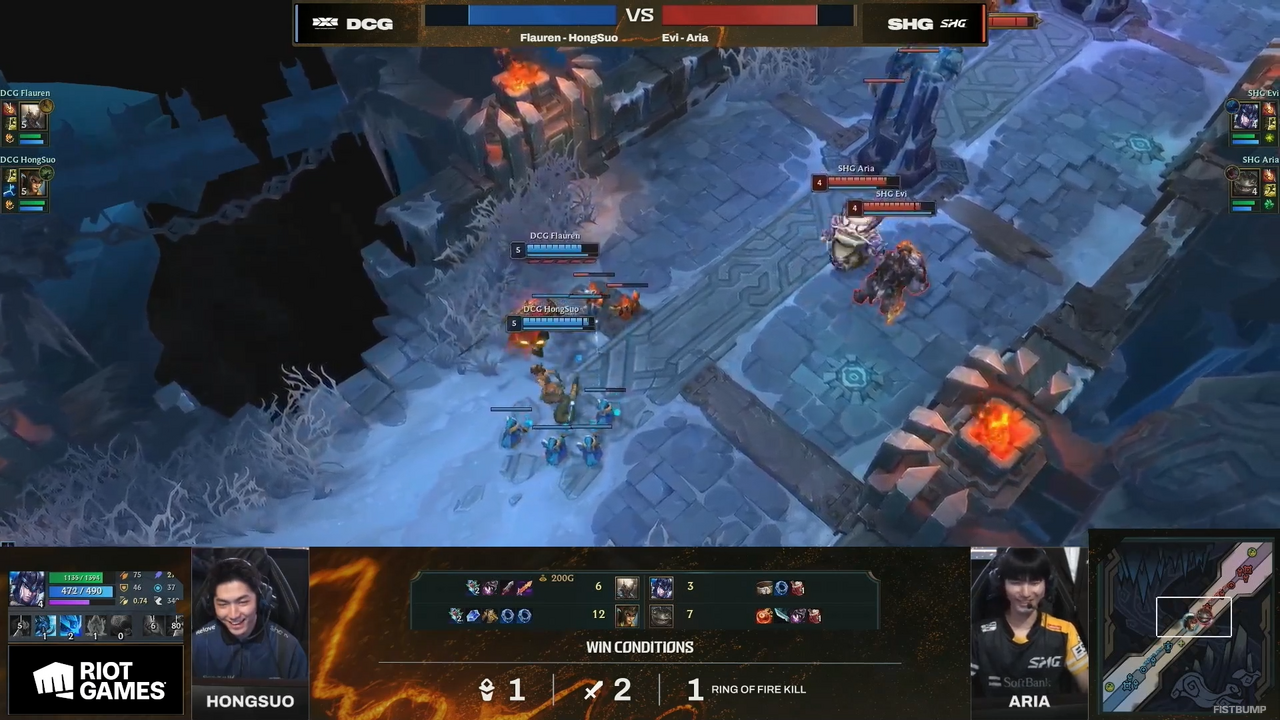This screenshot has height=720, width=1280.
Task: Click the scoreboard champion portrait beside score 6
Action: coord(627,587)
